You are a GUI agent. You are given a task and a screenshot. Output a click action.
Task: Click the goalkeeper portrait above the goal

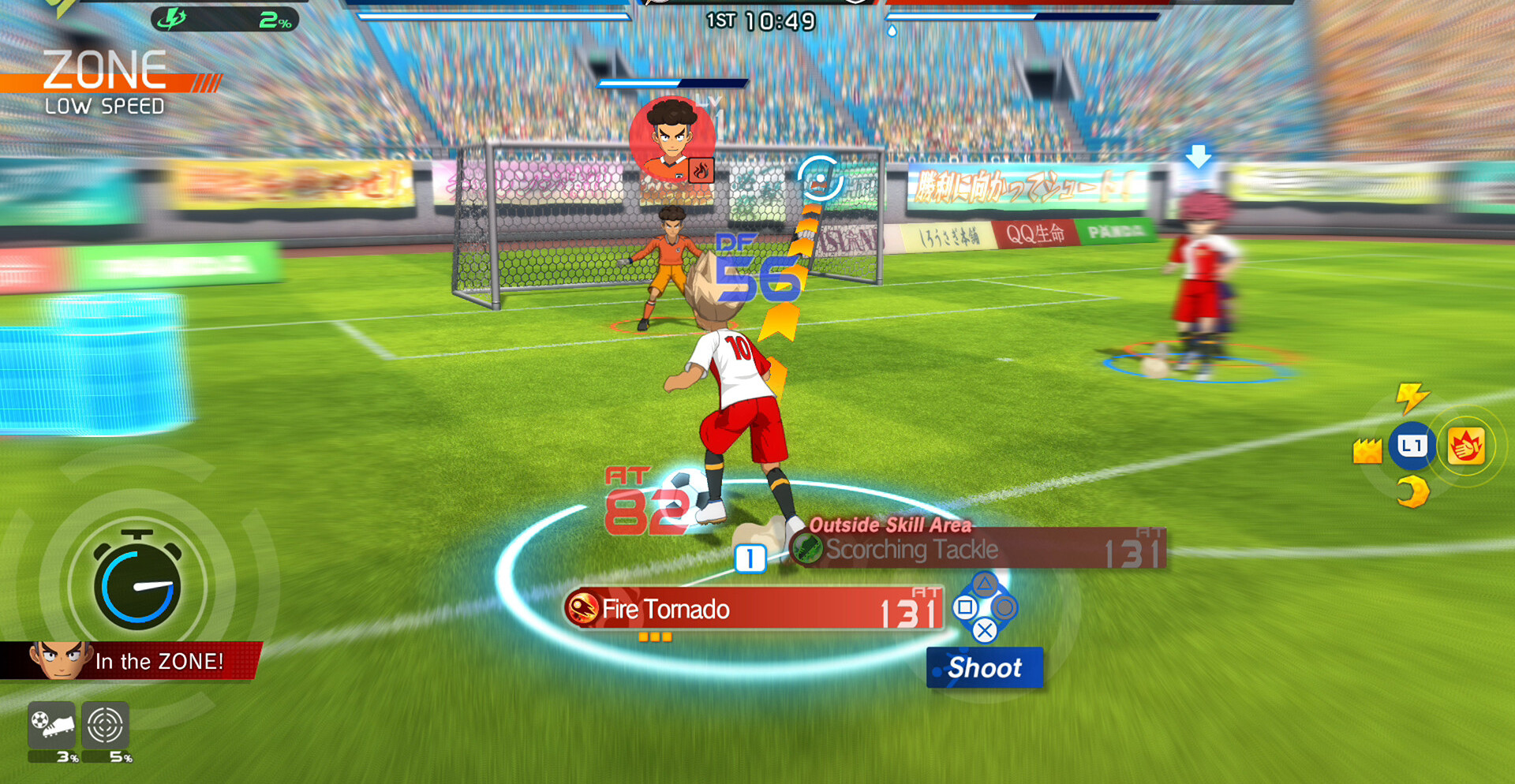(x=671, y=140)
